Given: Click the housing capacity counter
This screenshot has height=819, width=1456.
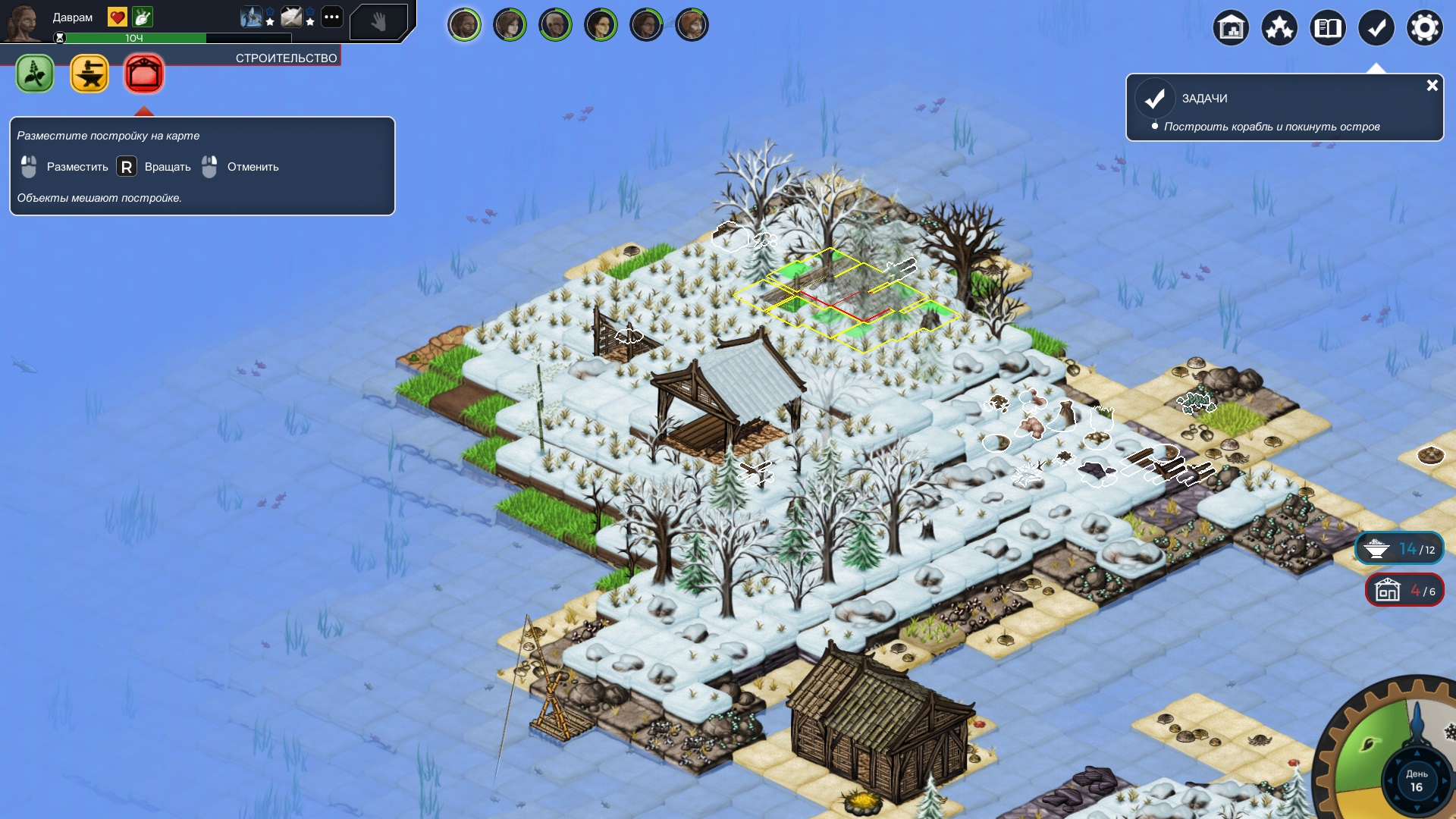Looking at the screenshot, I should coord(1404,590).
